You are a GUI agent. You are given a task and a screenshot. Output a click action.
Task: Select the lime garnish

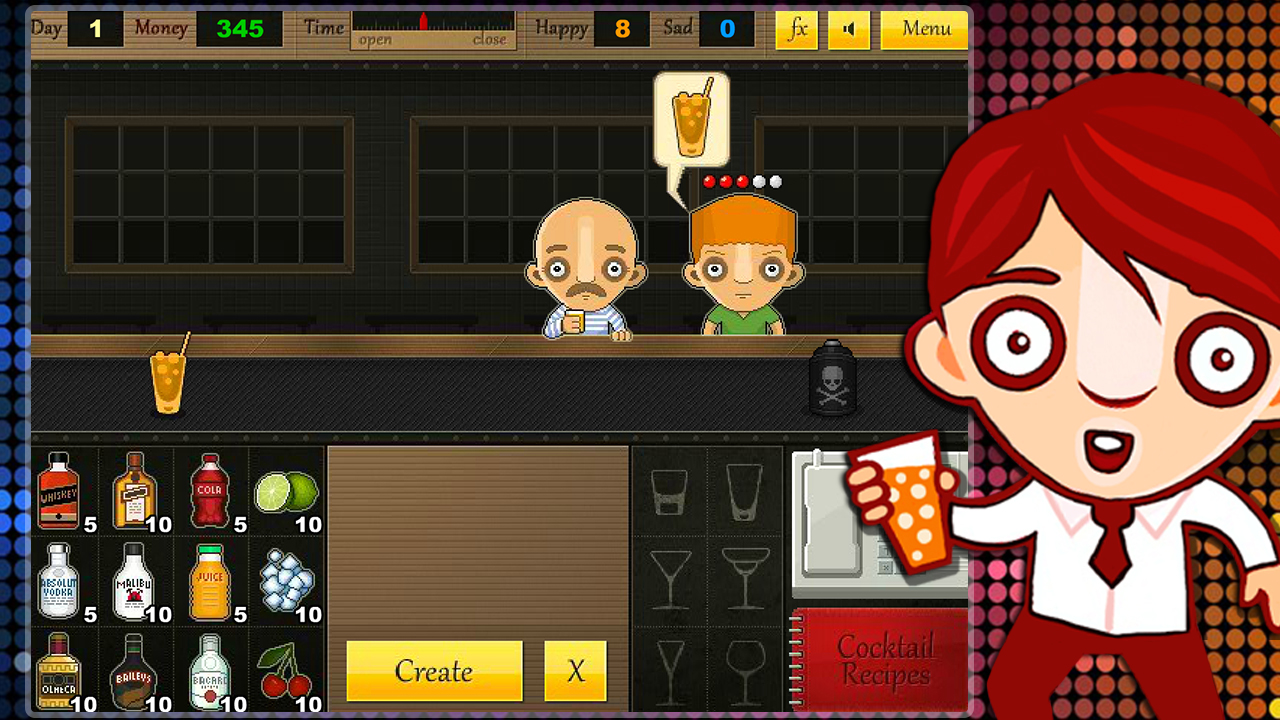click(287, 488)
